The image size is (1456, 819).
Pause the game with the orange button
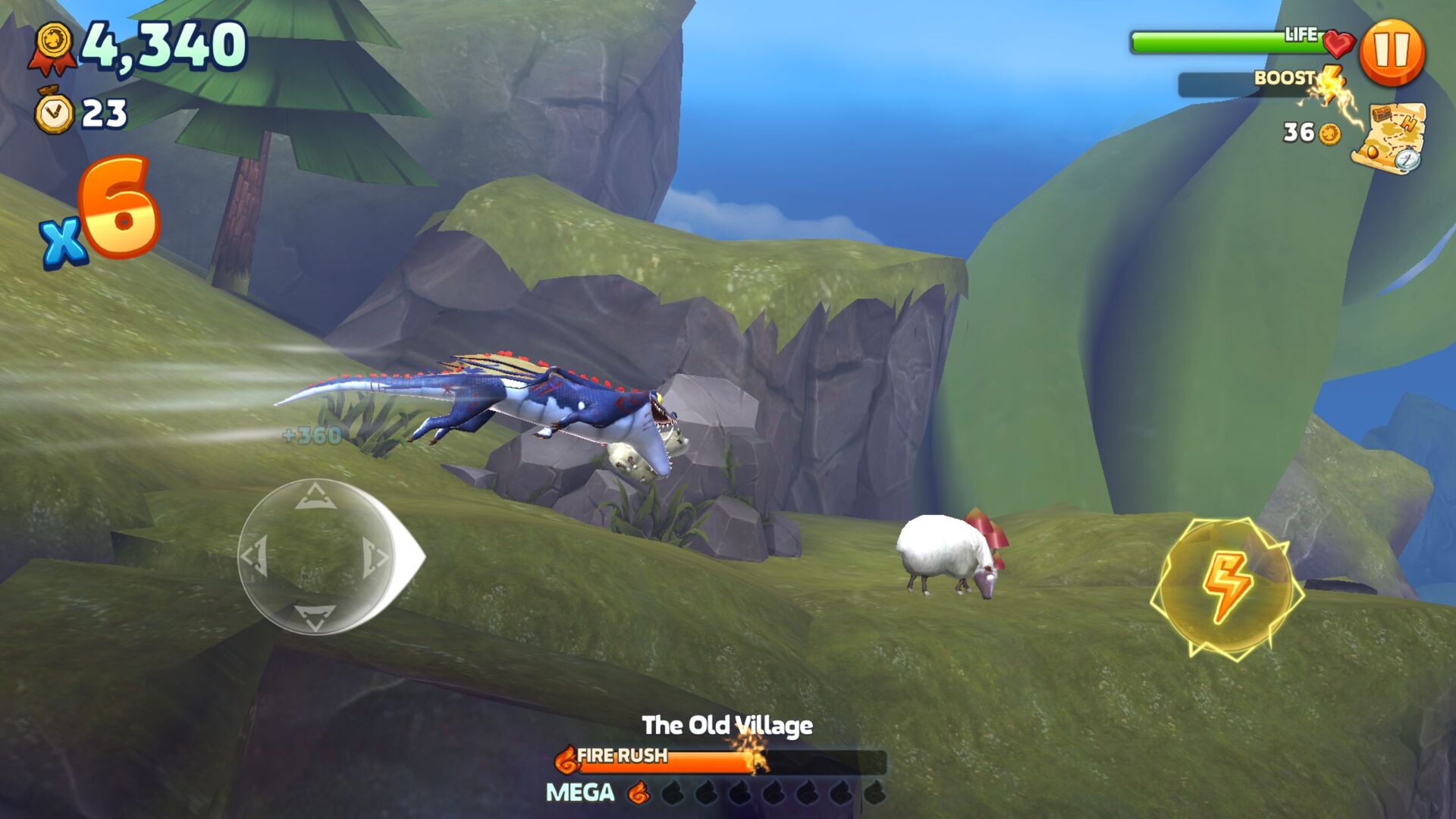coord(1392,52)
